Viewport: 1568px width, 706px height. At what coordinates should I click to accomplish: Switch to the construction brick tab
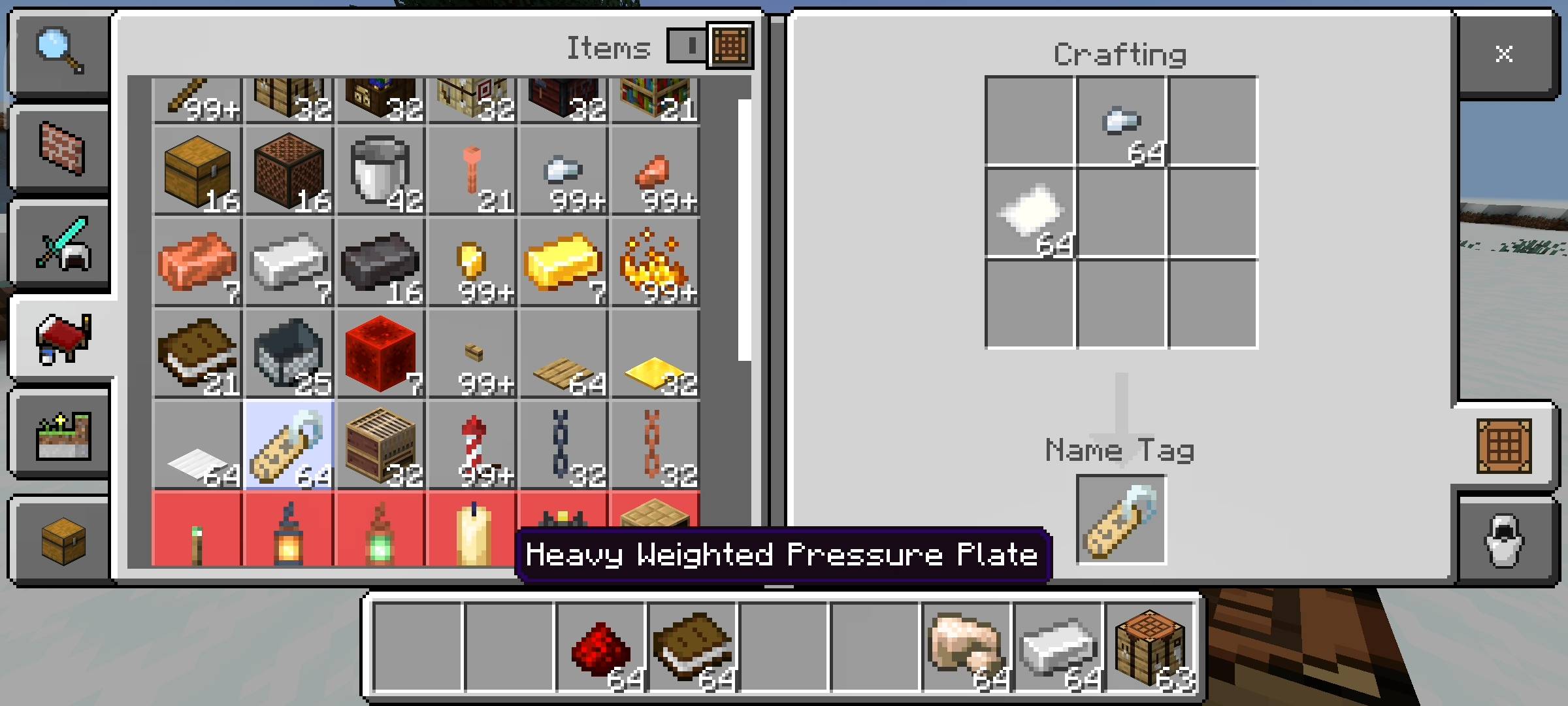point(60,149)
